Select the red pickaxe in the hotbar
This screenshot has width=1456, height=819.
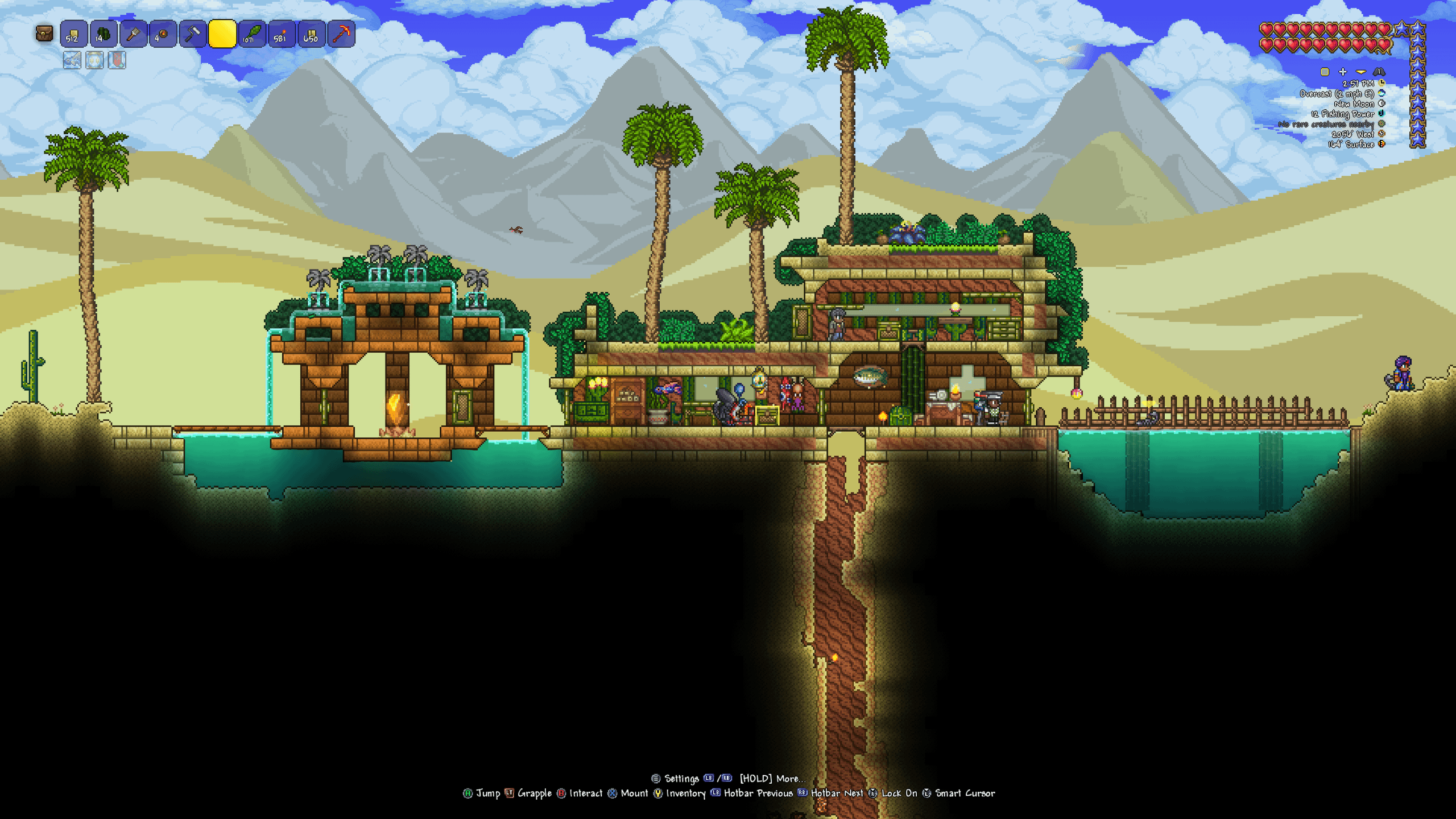[341, 35]
